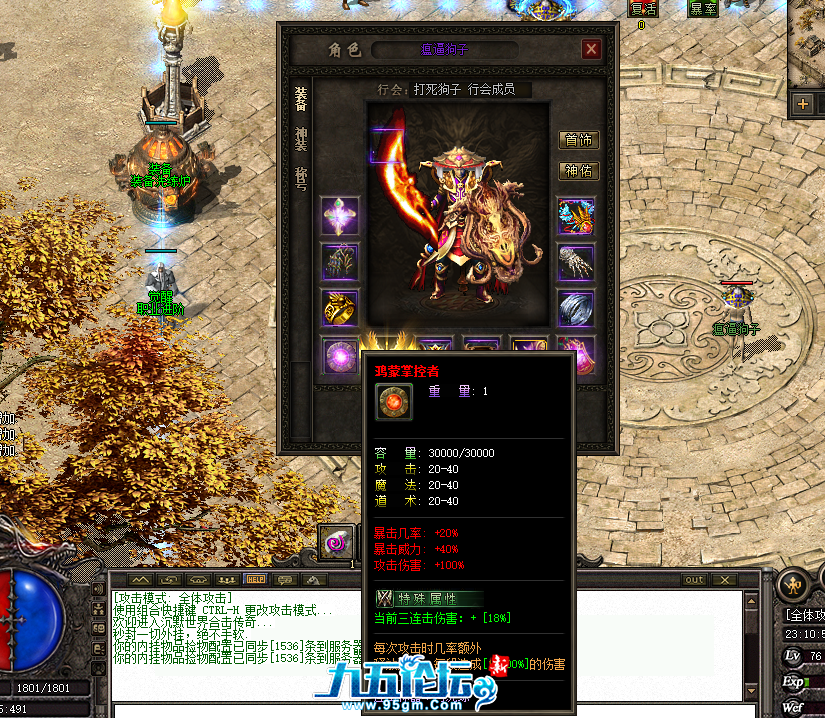Close the character panel with the X

click(x=592, y=49)
